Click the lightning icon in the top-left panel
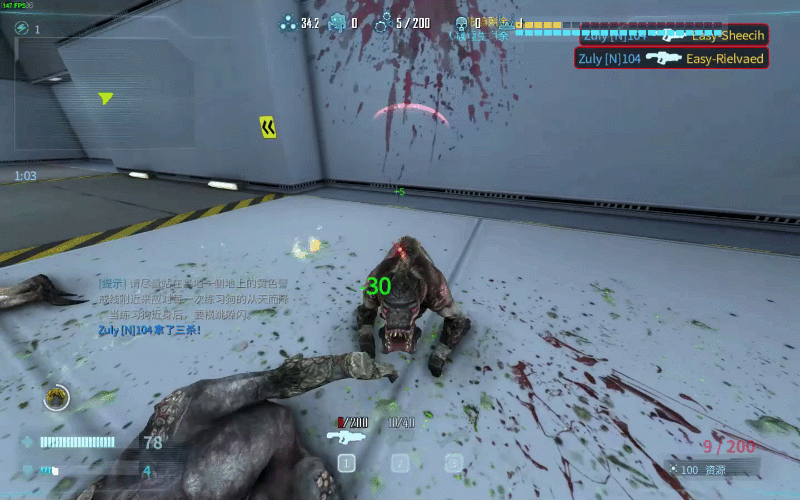Viewport: 800px width, 500px height. point(23,29)
